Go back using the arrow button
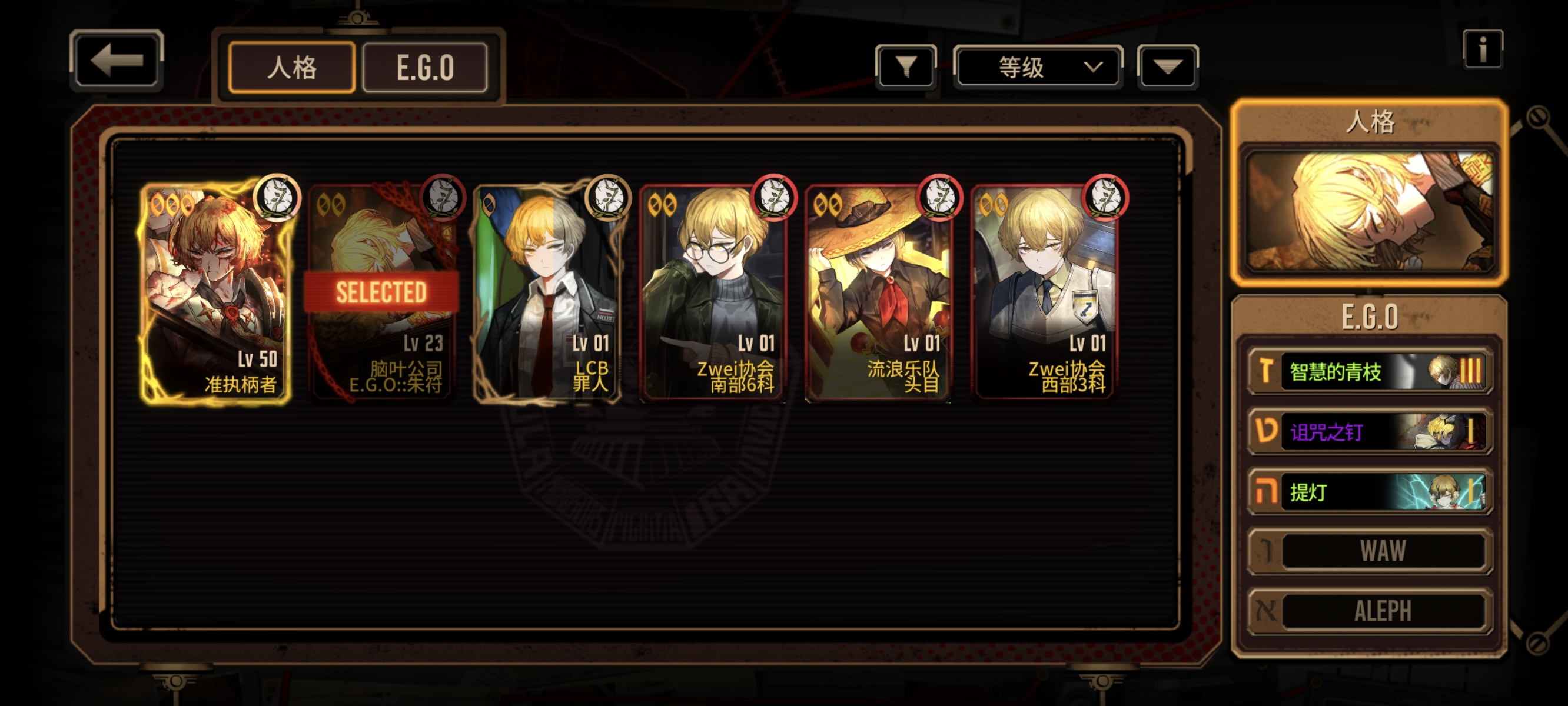The width and height of the screenshot is (1568, 706). pyautogui.click(x=117, y=60)
